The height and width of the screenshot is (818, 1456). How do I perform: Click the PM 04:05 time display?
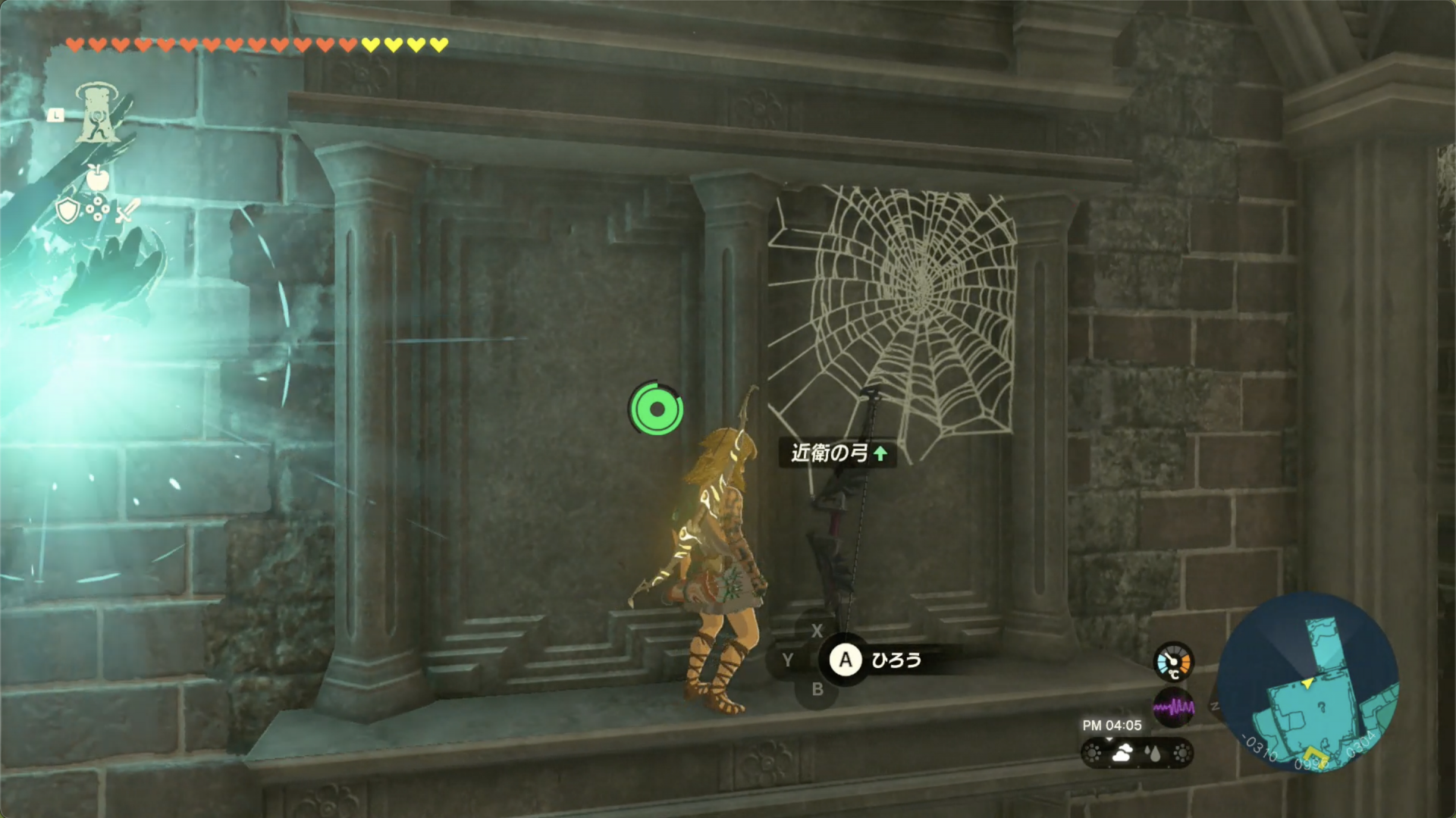point(1112,726)
